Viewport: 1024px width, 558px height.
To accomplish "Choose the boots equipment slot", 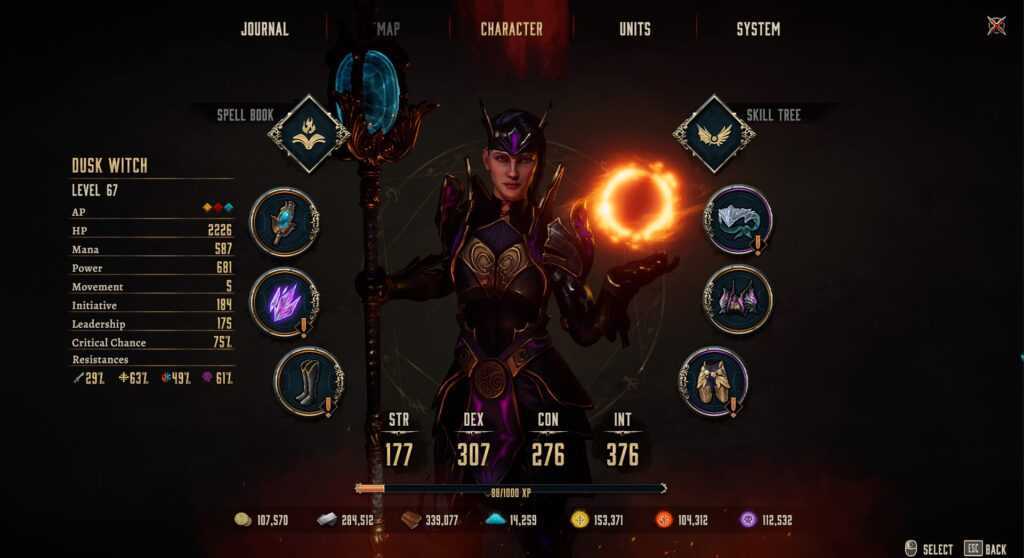I will click(308, 381).
